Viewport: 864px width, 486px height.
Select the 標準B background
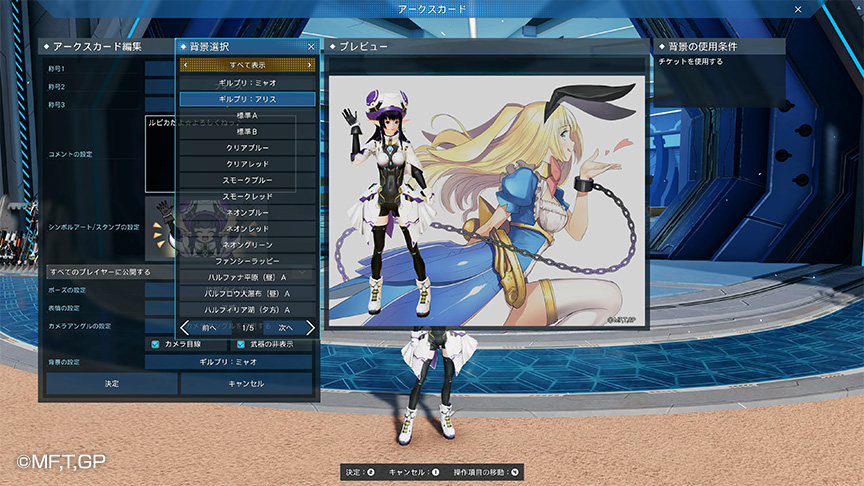(247, 131)
